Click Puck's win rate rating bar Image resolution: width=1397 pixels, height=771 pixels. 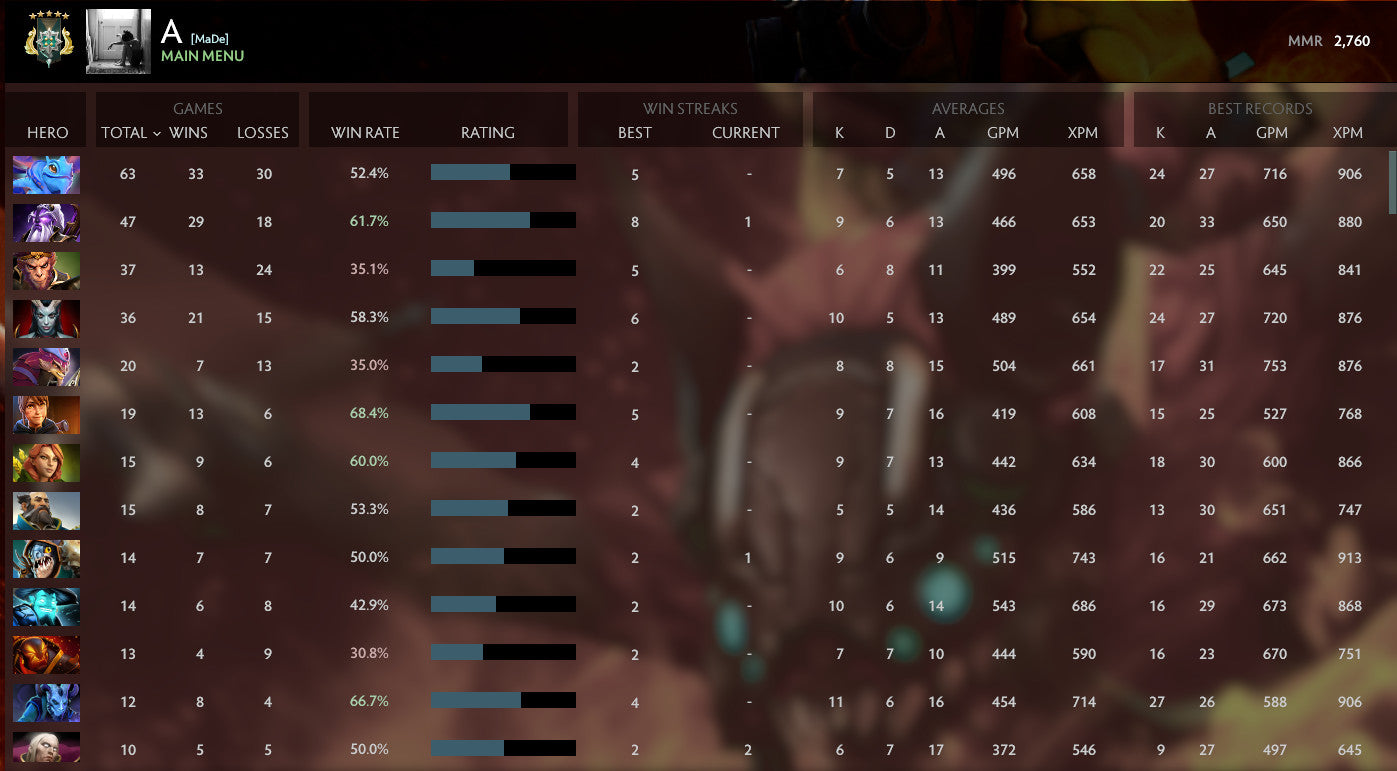[x=502, y=172]
